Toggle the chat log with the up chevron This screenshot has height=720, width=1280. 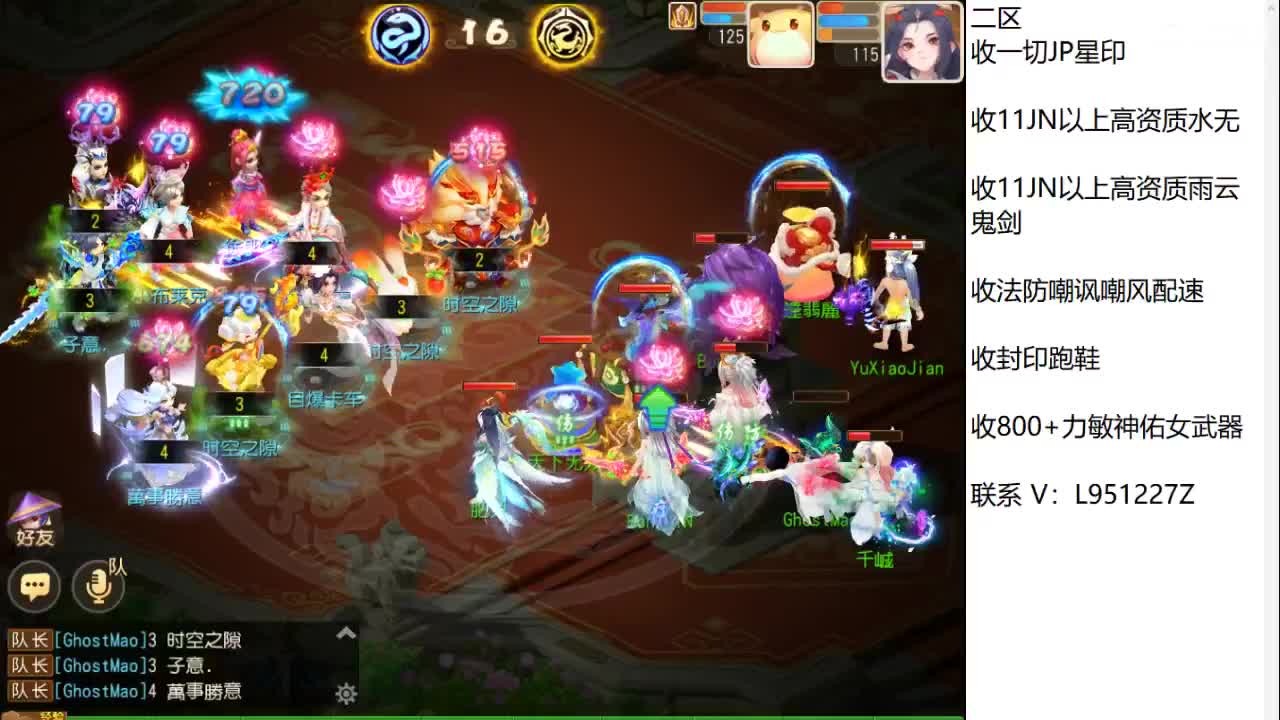click(345, 632)
